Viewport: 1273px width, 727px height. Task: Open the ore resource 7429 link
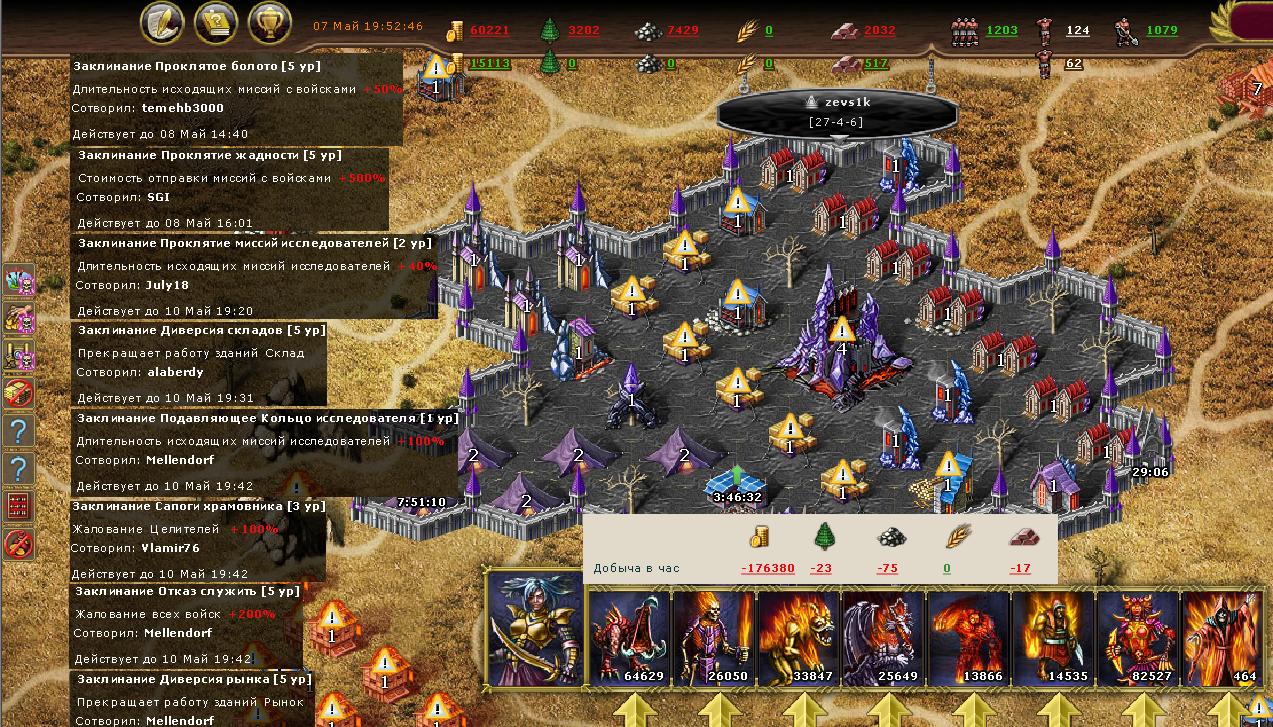click(x=683, y=31)
